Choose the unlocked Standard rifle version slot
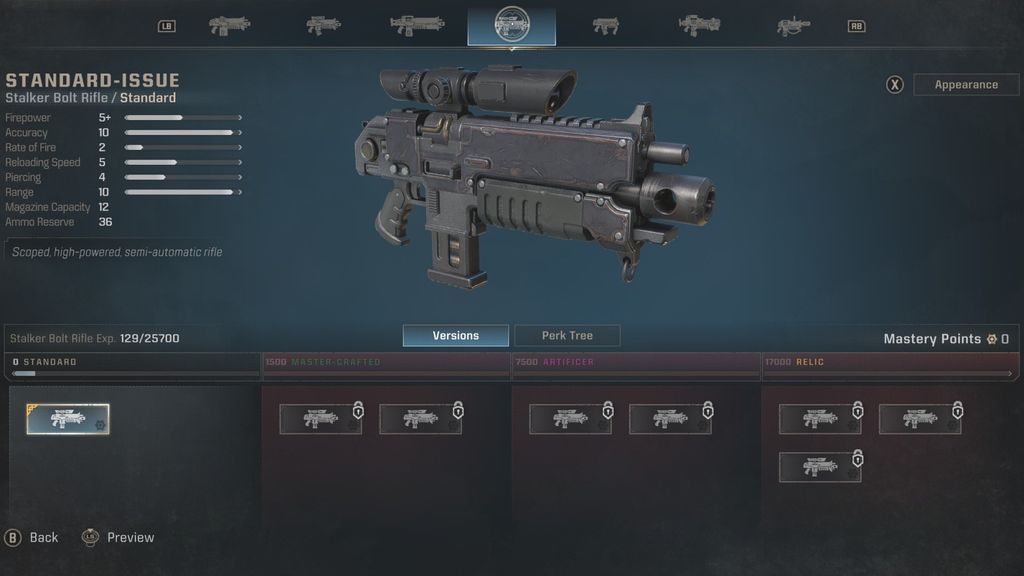Screen dimensions: 1024x576 (x=68, y=419)
